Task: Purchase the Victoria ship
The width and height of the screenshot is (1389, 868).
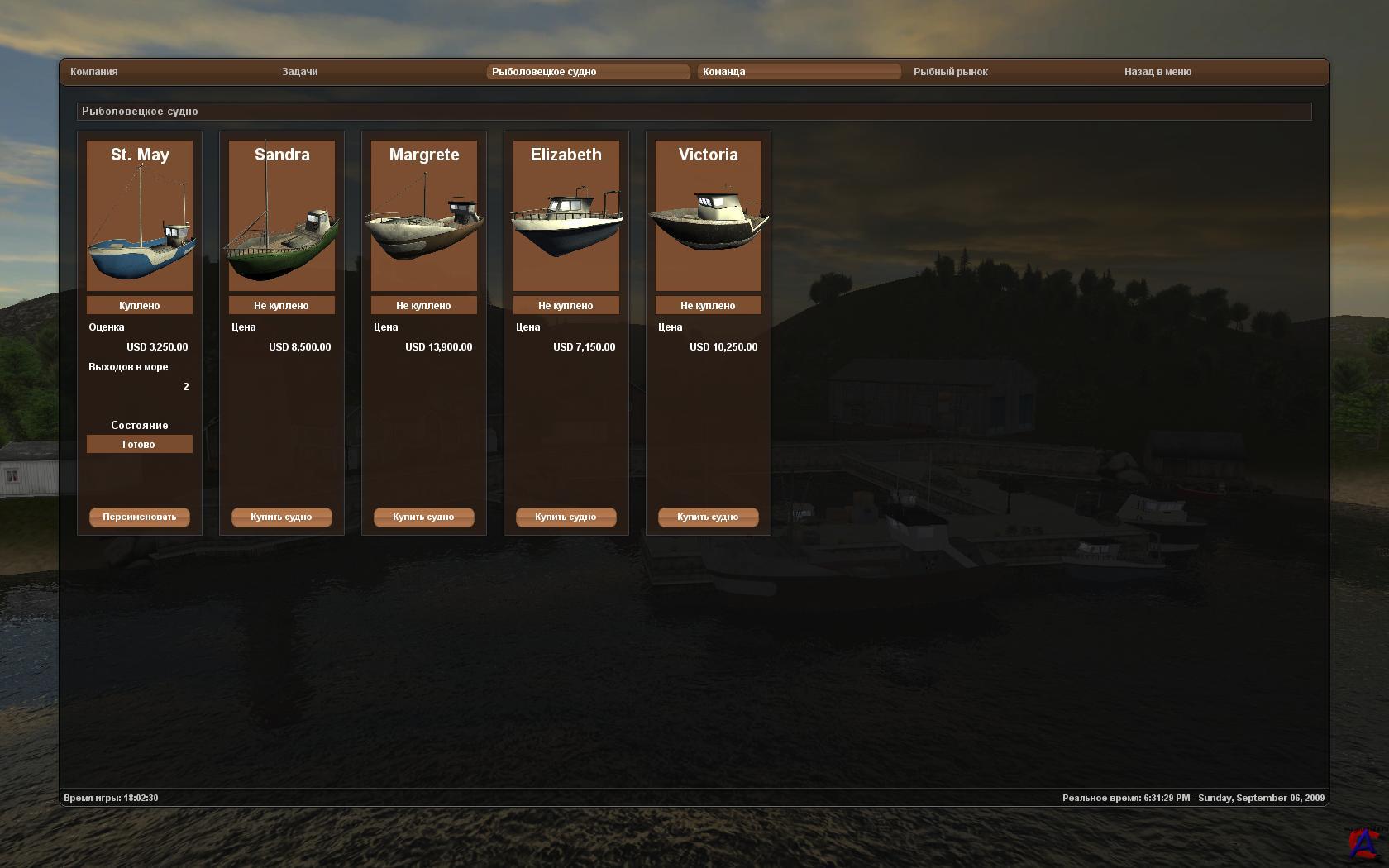Action: point(709,517)
